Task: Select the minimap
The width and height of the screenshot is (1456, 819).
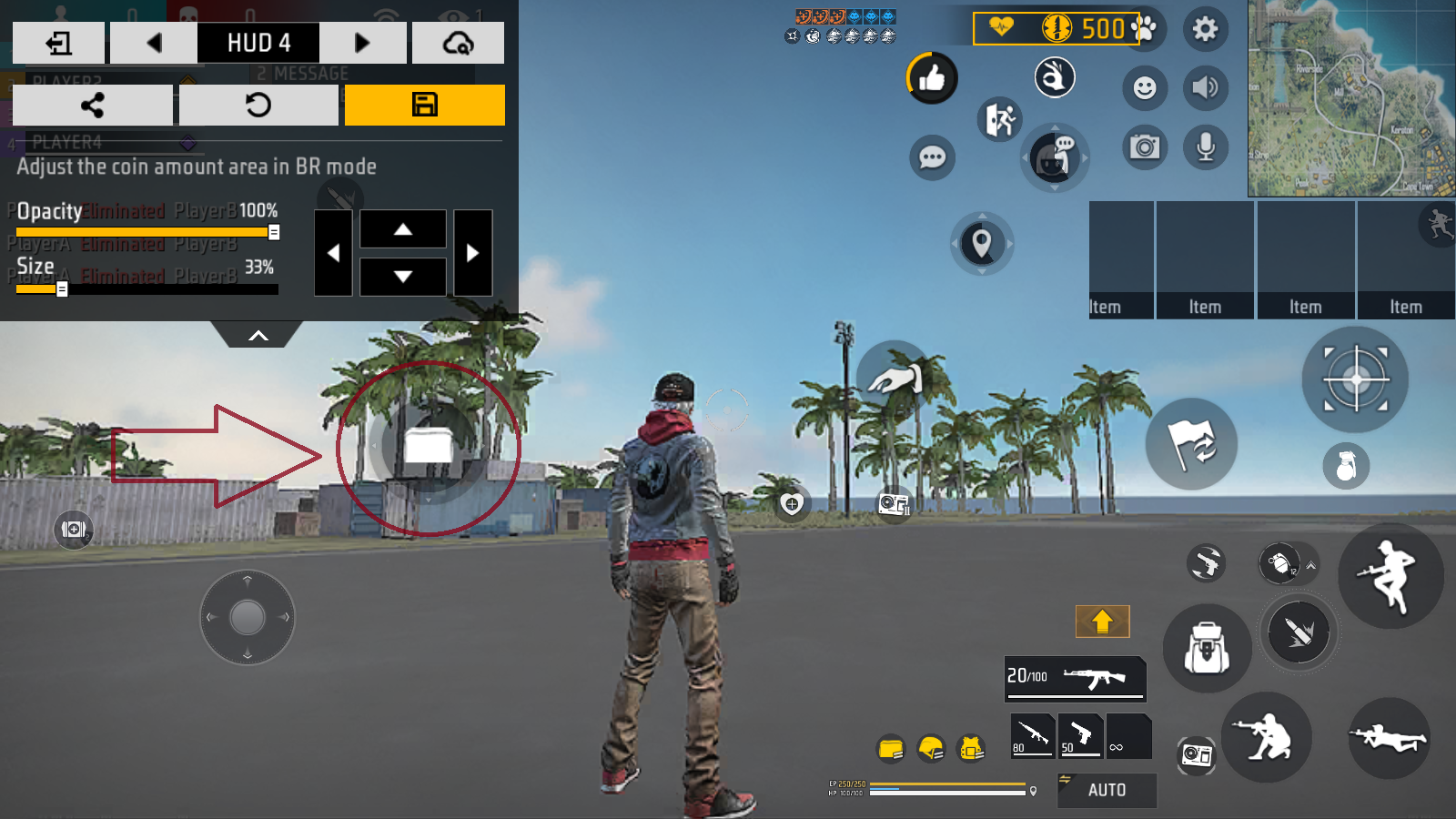Action: coord(1351,98)
